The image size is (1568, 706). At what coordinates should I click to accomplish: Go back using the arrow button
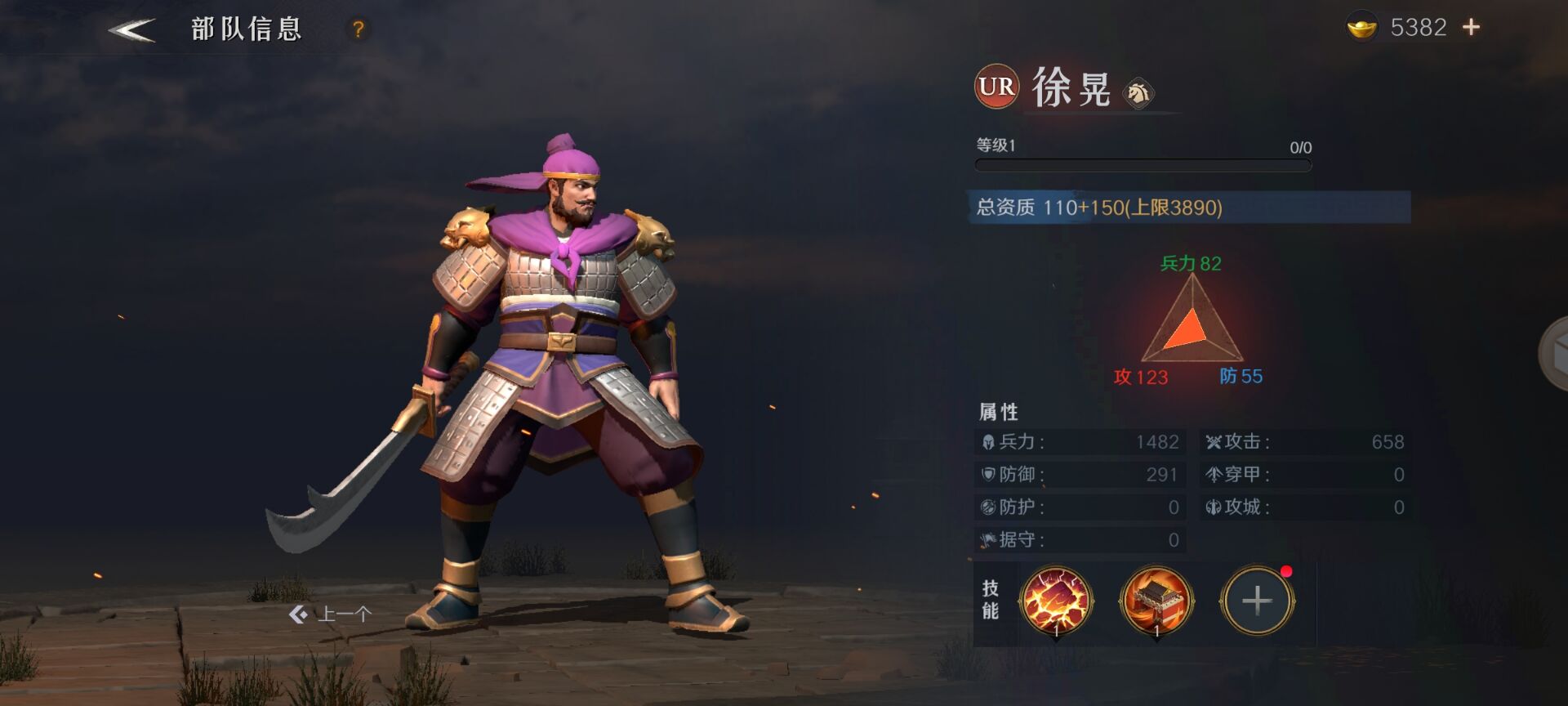132,30
